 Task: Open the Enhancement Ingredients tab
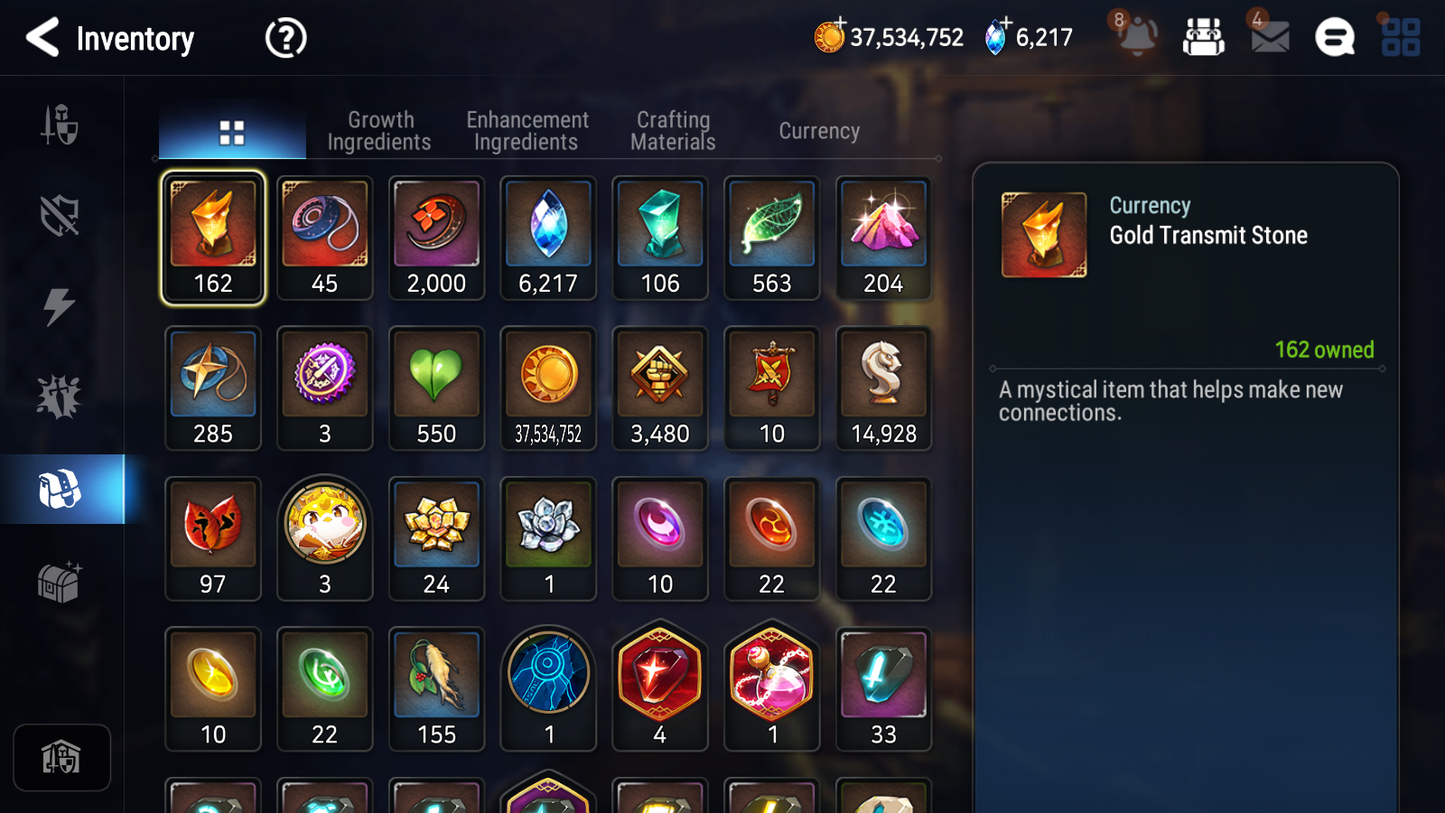tap(526, 130)
